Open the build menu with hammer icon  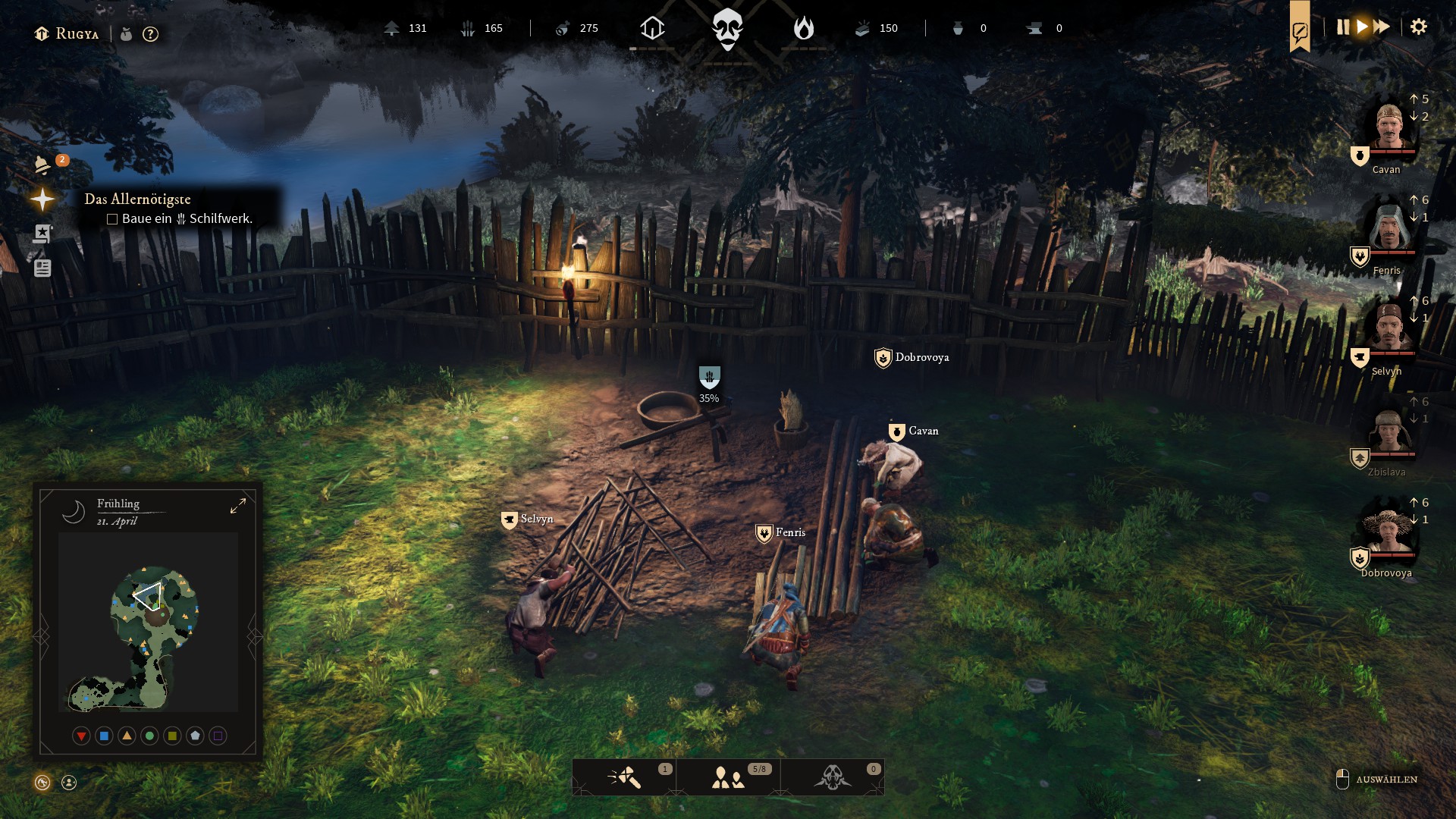(x=625, y=777)
